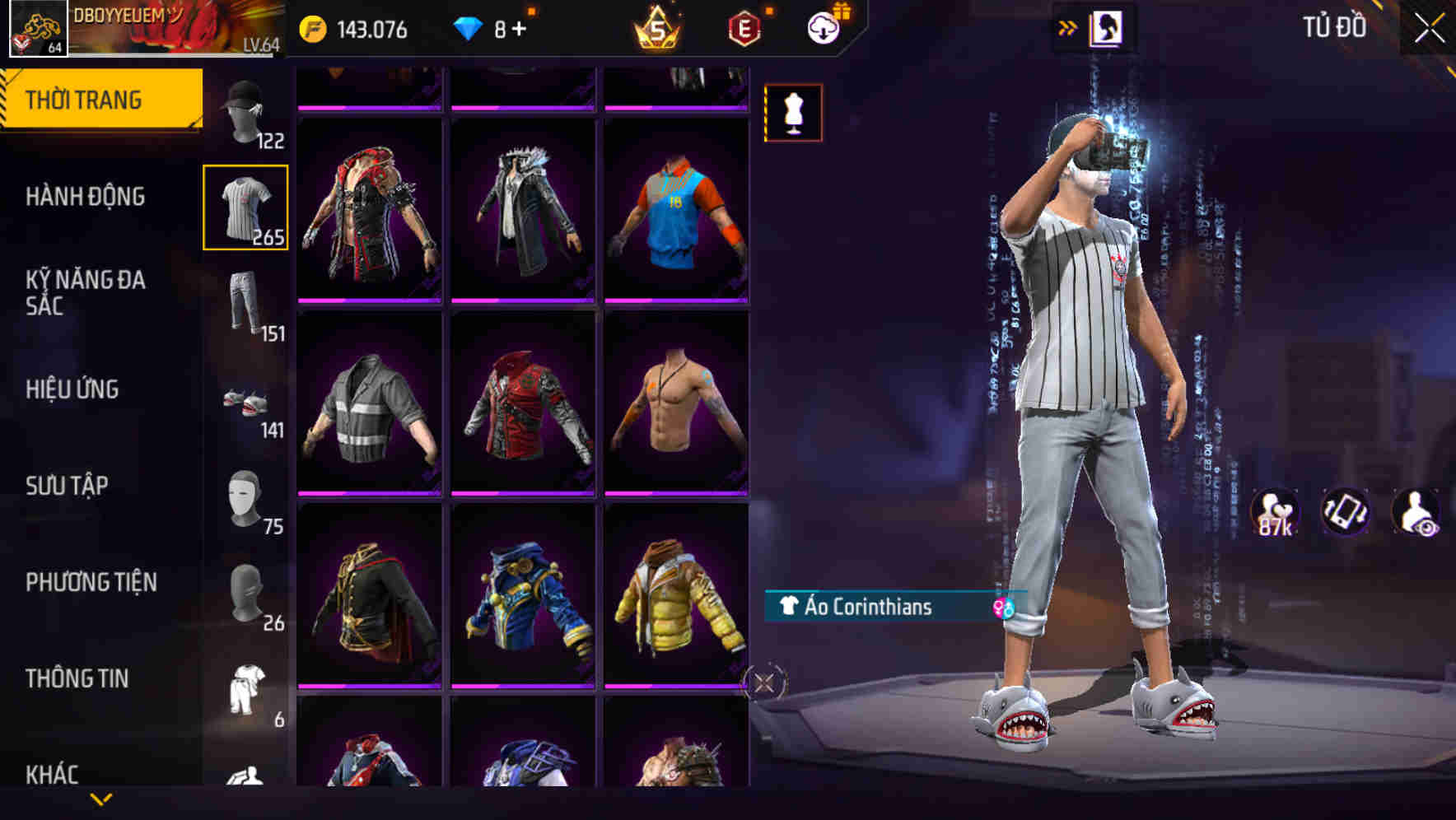Collapse the selected shirt category 265

pos(246,206)
